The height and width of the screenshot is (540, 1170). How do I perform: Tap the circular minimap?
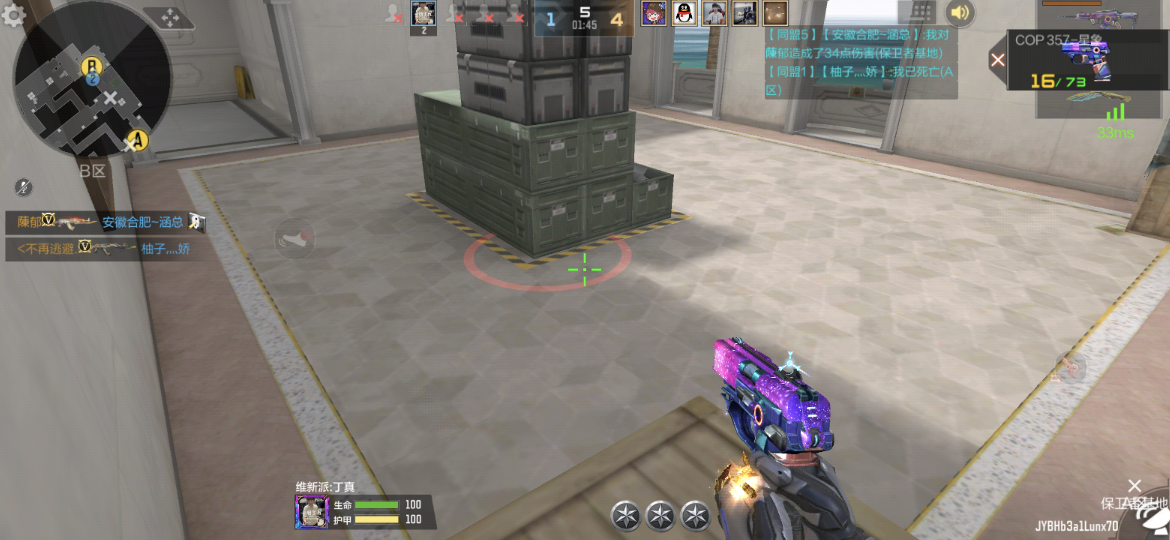pyautogui.click(x=91, y=79)
